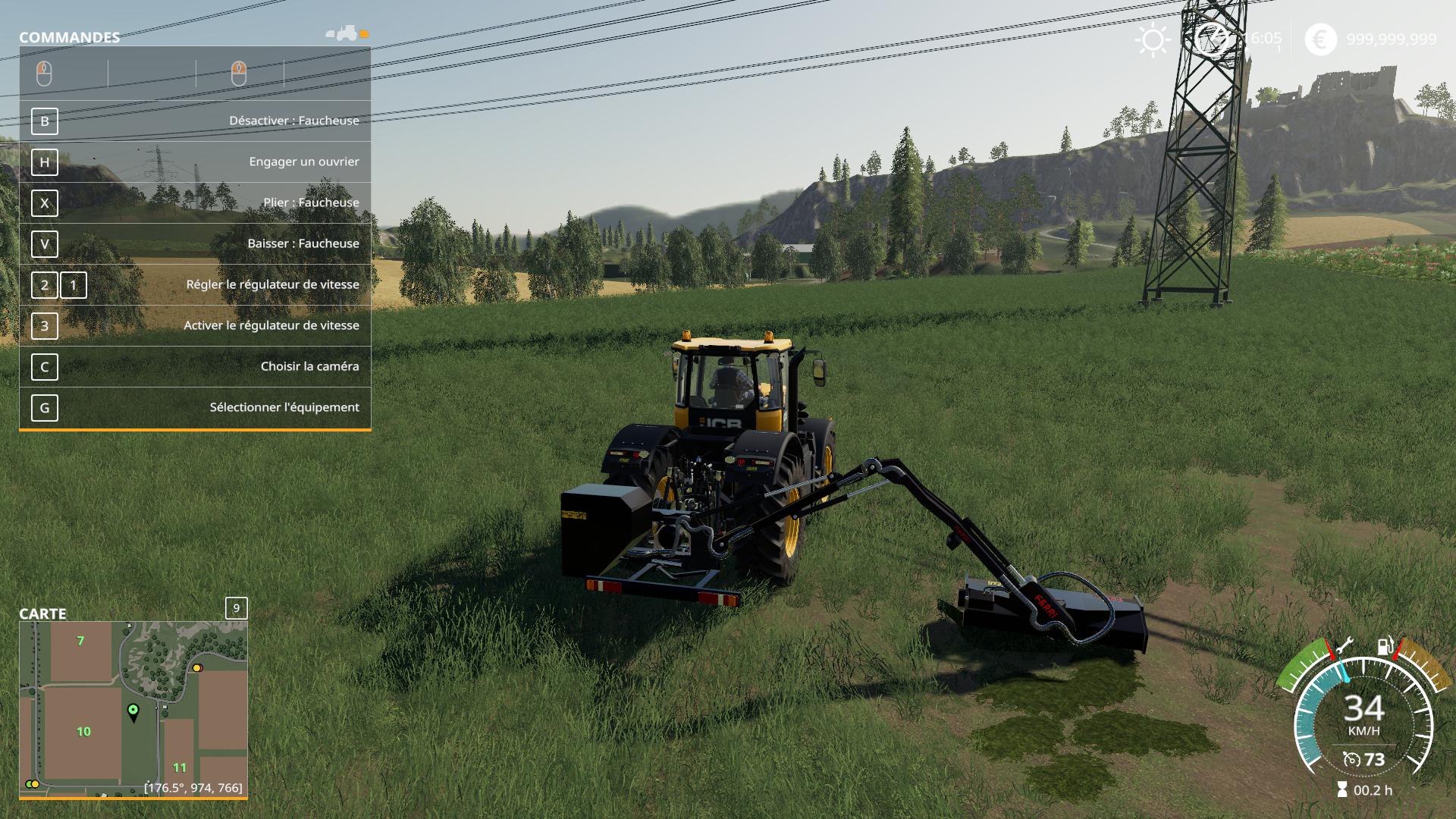Click the wrench damage icon on gauge
1456x819 pixels.
coord(1344,647)
